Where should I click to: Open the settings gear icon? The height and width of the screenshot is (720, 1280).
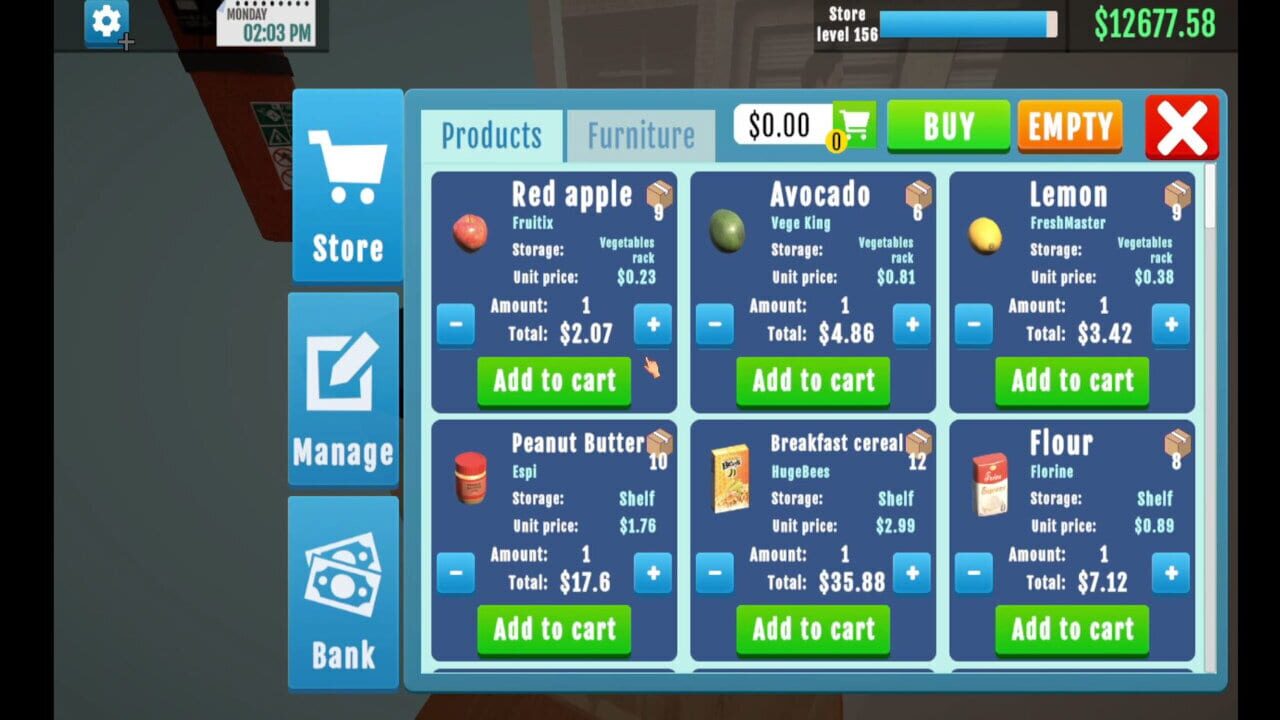[106, 22]
